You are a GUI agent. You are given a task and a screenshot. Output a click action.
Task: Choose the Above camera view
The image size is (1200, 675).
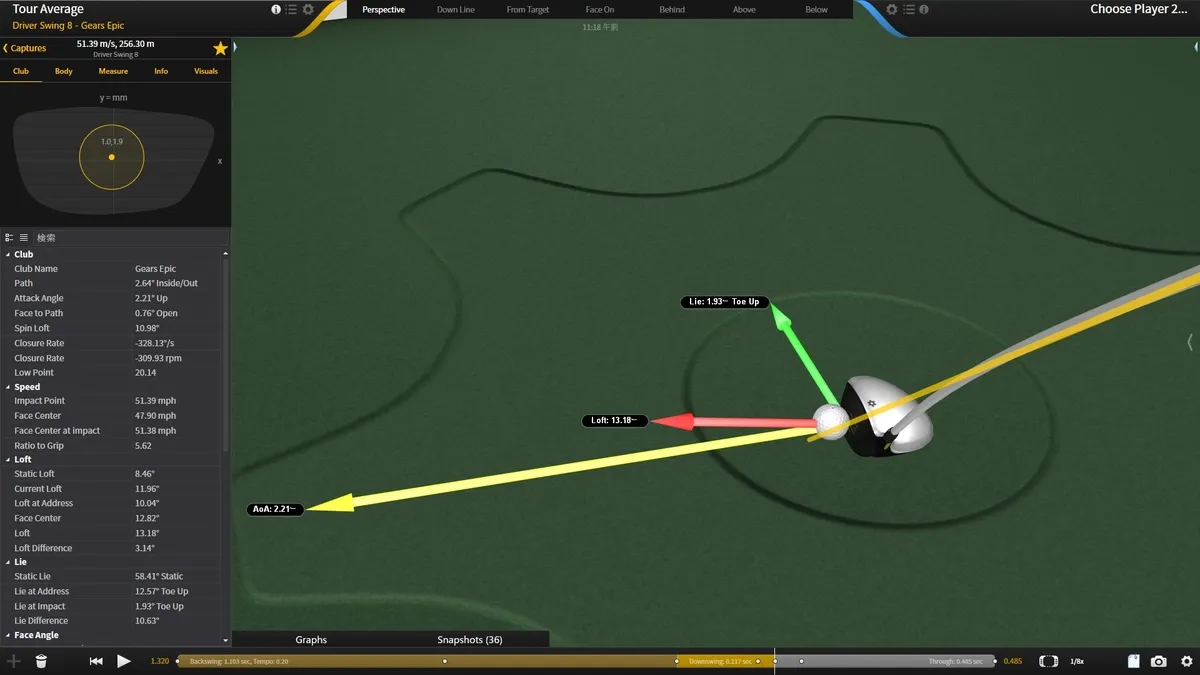point(744,10)
